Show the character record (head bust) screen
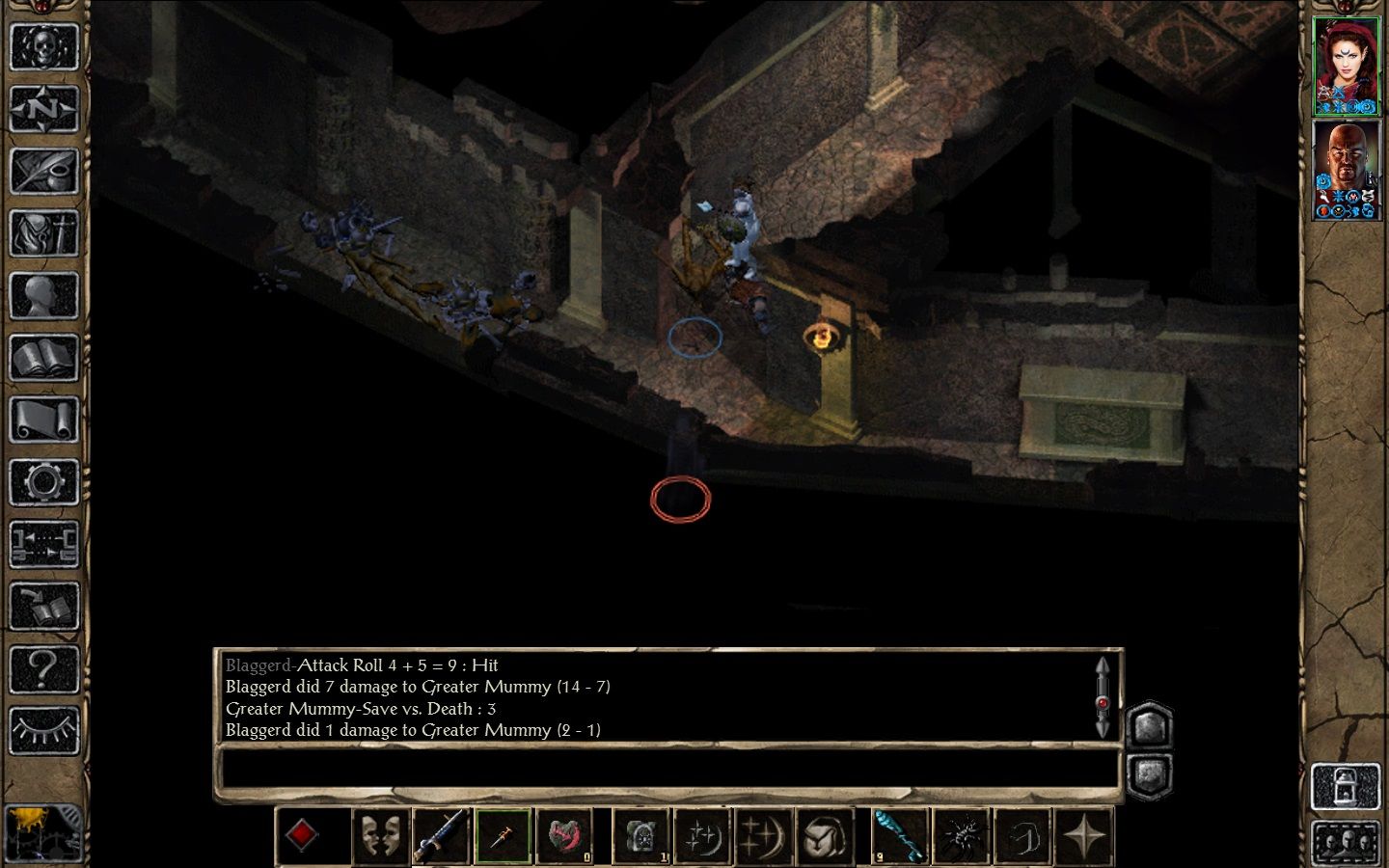Viewport: 1389px width, 868px height. click(x=43, y=296)
